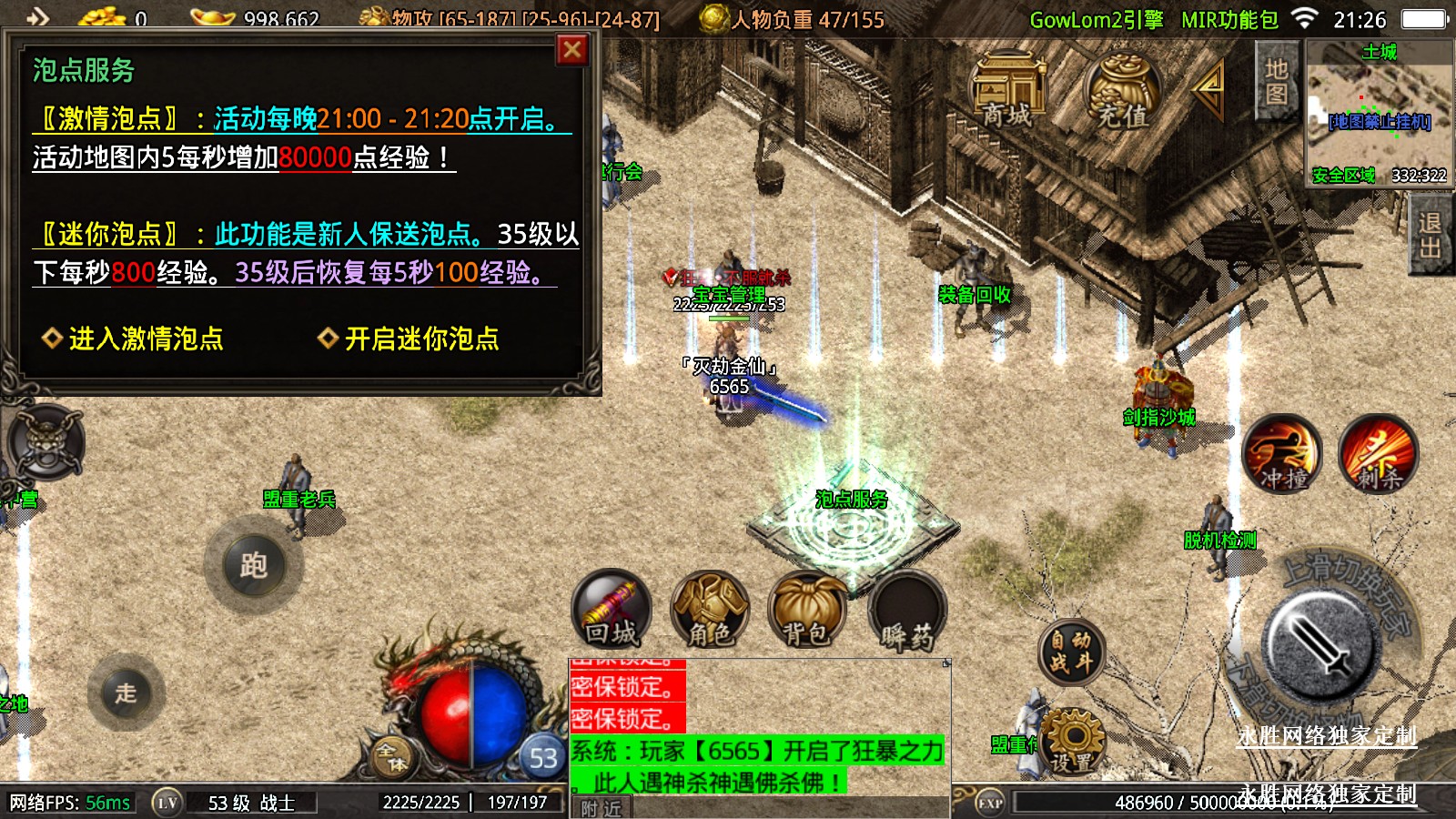Select the 附近 chat tab
Viewport: 1456px width, 819px height.
601,808
